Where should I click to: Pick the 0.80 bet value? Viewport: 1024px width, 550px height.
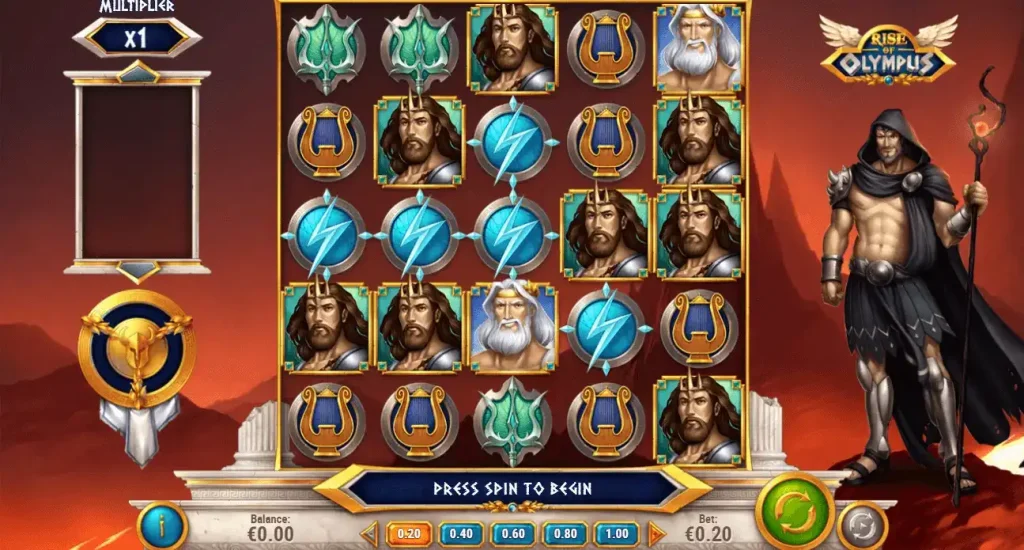pyautogui.click(x=565, y=534)
